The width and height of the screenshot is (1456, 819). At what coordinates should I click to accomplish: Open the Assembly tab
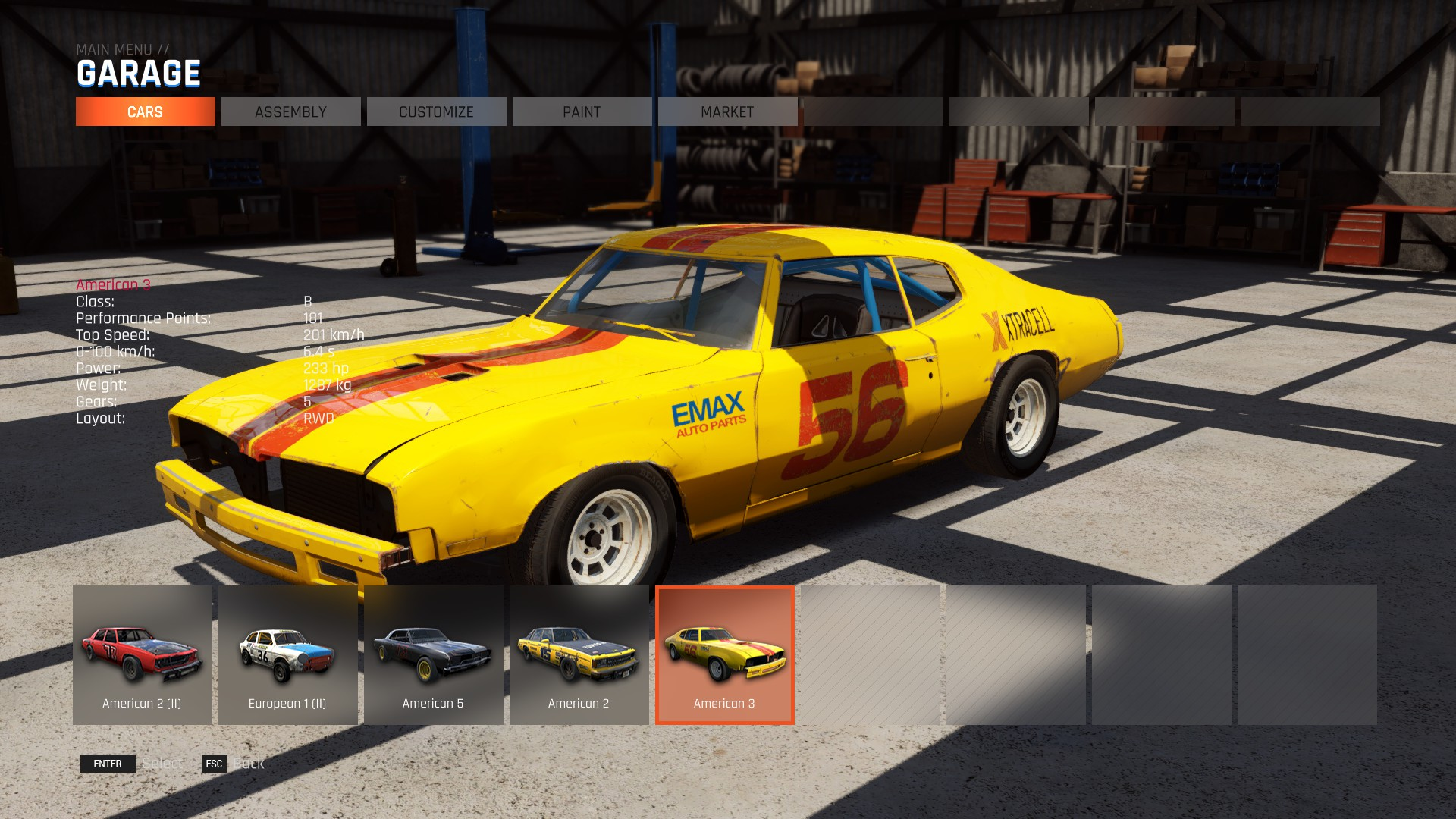[290, 111]
